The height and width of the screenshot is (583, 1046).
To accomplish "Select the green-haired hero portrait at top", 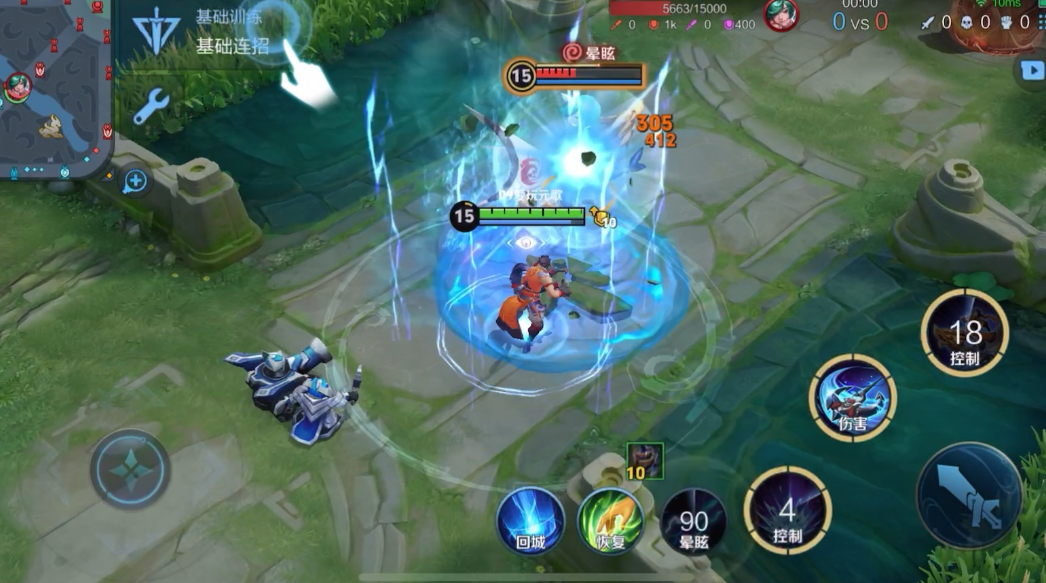I will click(x=781, y=14).
